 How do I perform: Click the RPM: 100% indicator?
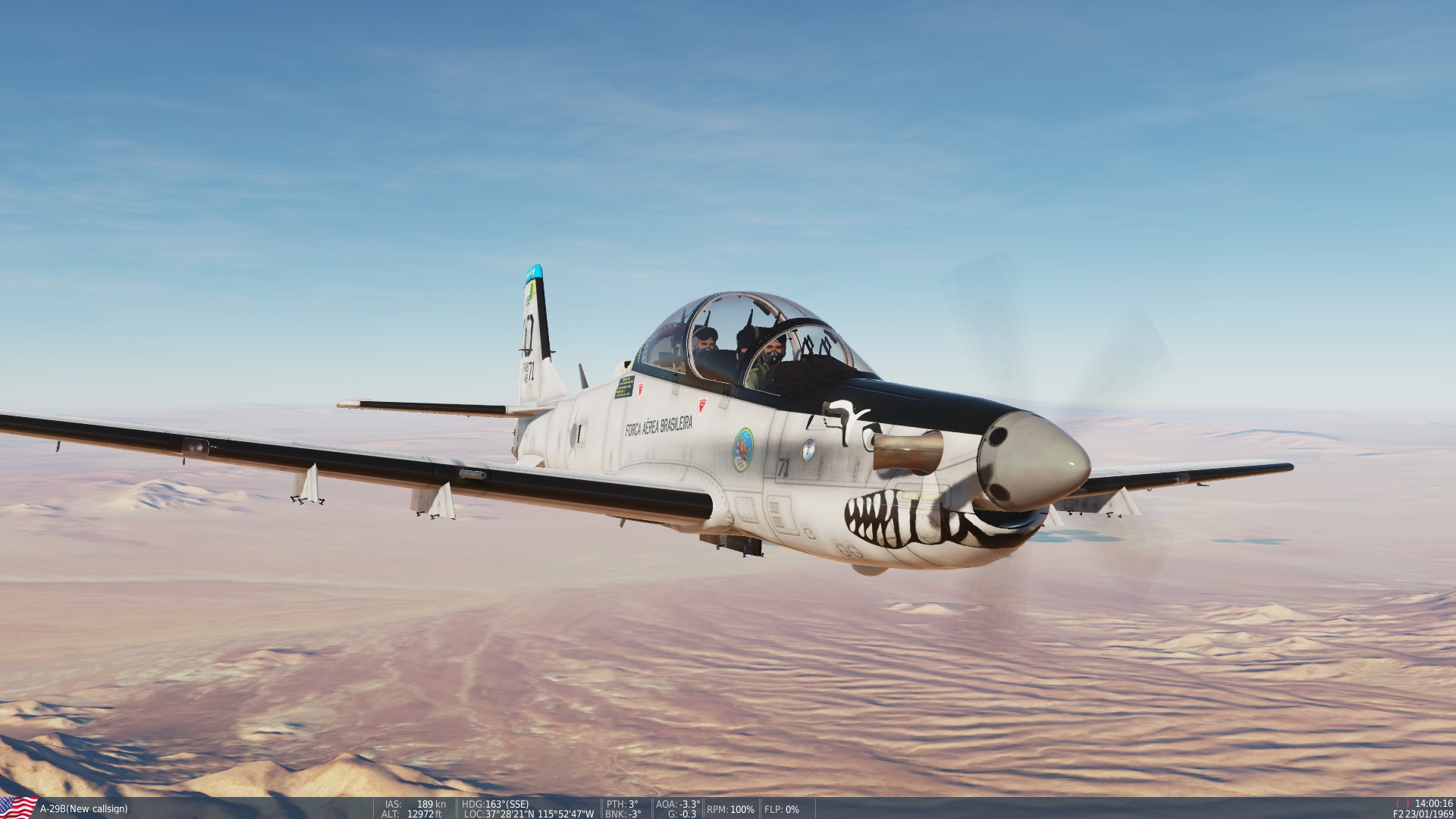tap(730, 809)
